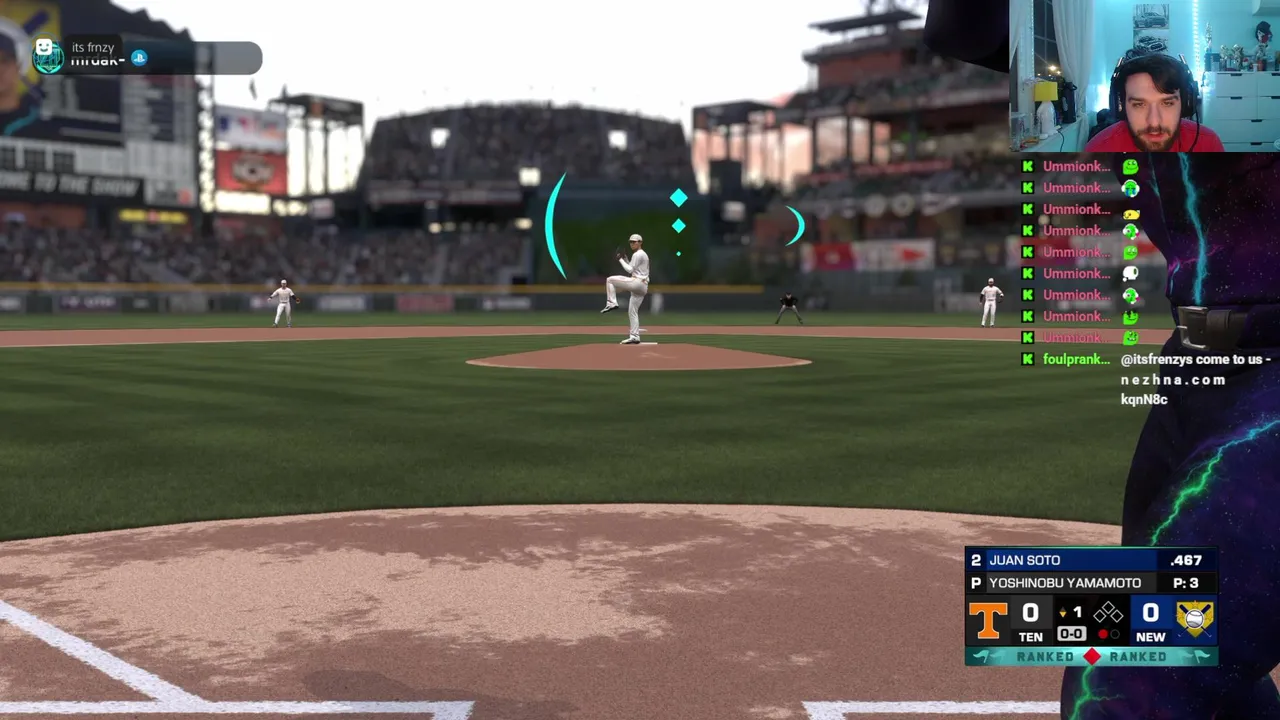Click the streamer webcam feed

pyautogui.click(x=1143, y=76)
